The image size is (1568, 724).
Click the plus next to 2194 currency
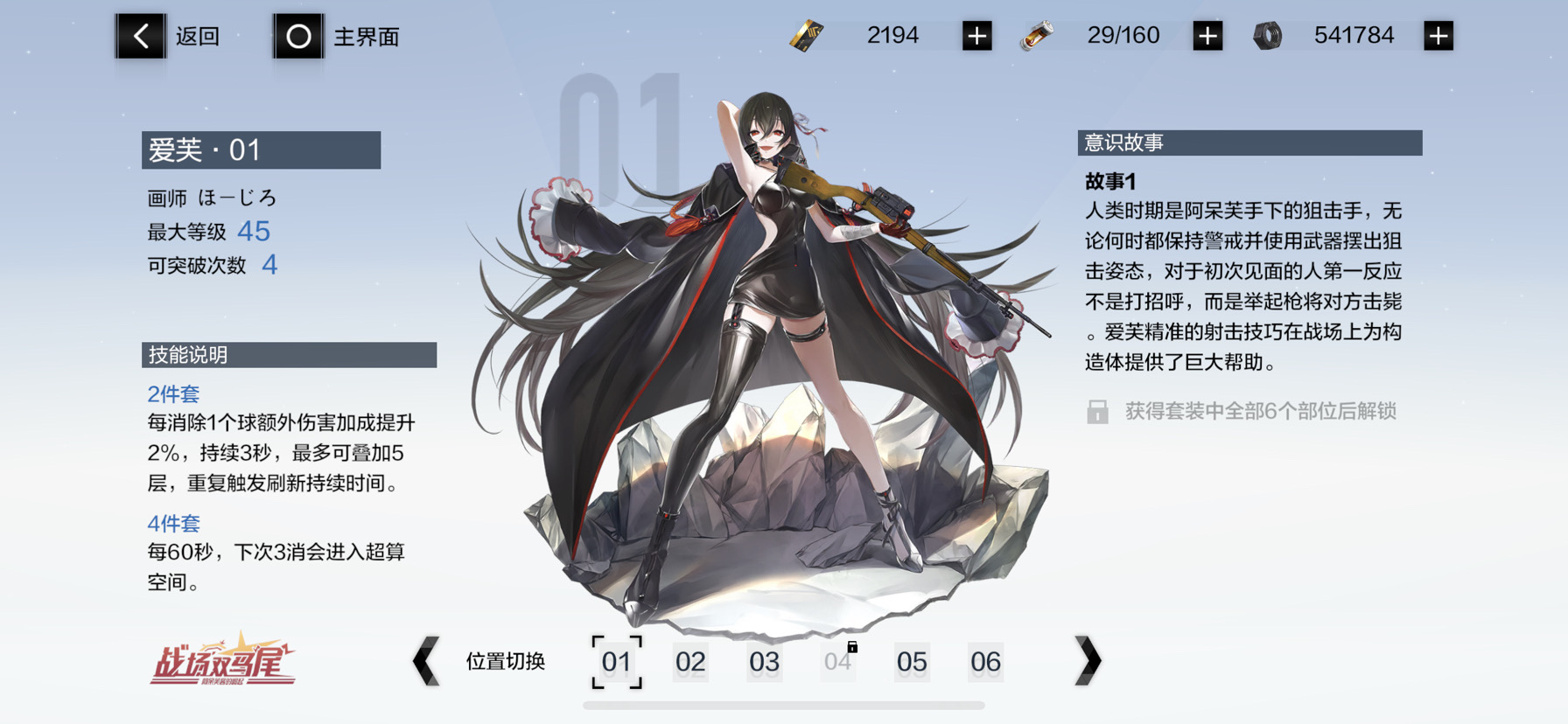click(977, 36)
